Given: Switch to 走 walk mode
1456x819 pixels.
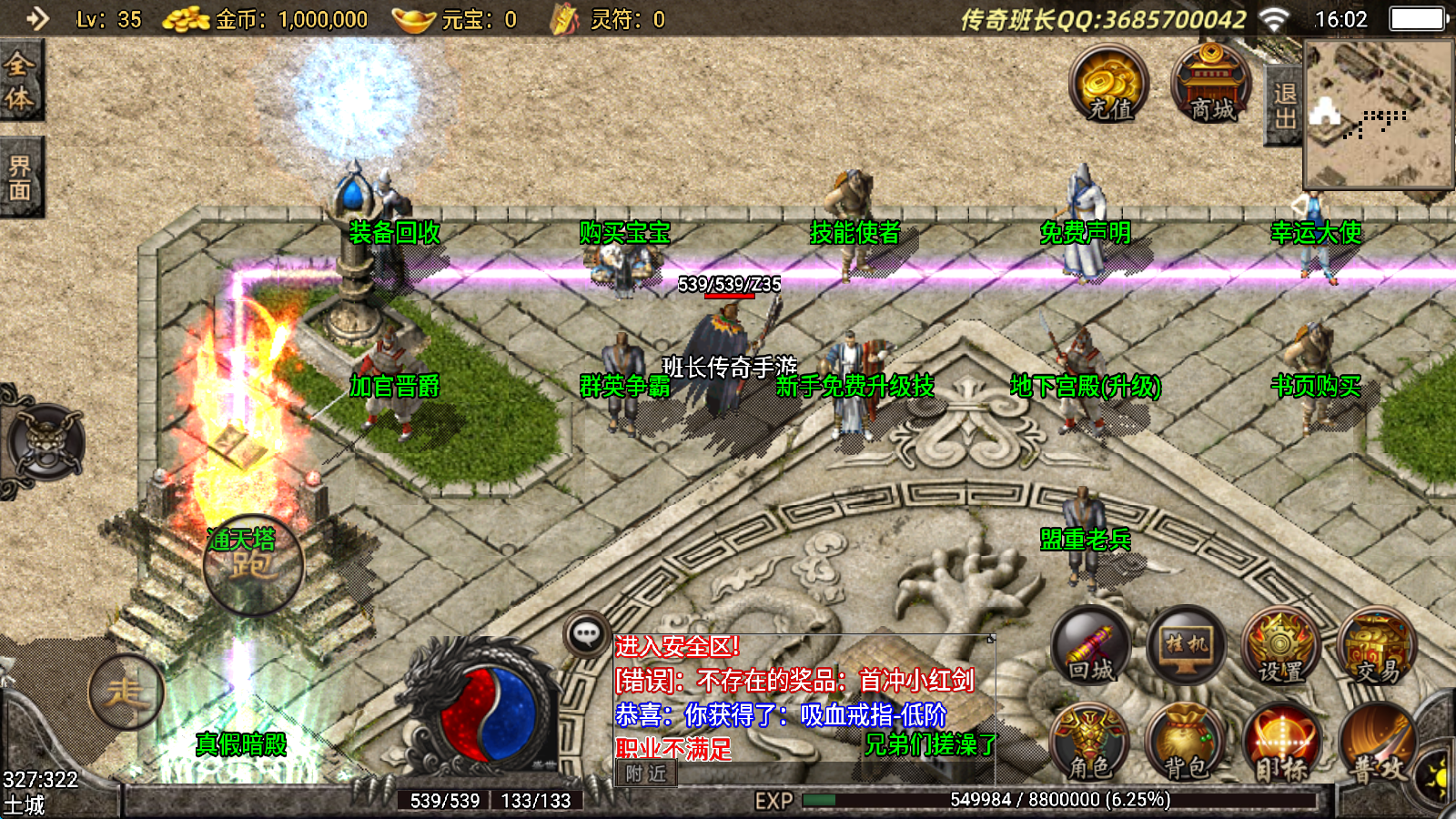Looking at the screenshot, I should pos(126,693).
